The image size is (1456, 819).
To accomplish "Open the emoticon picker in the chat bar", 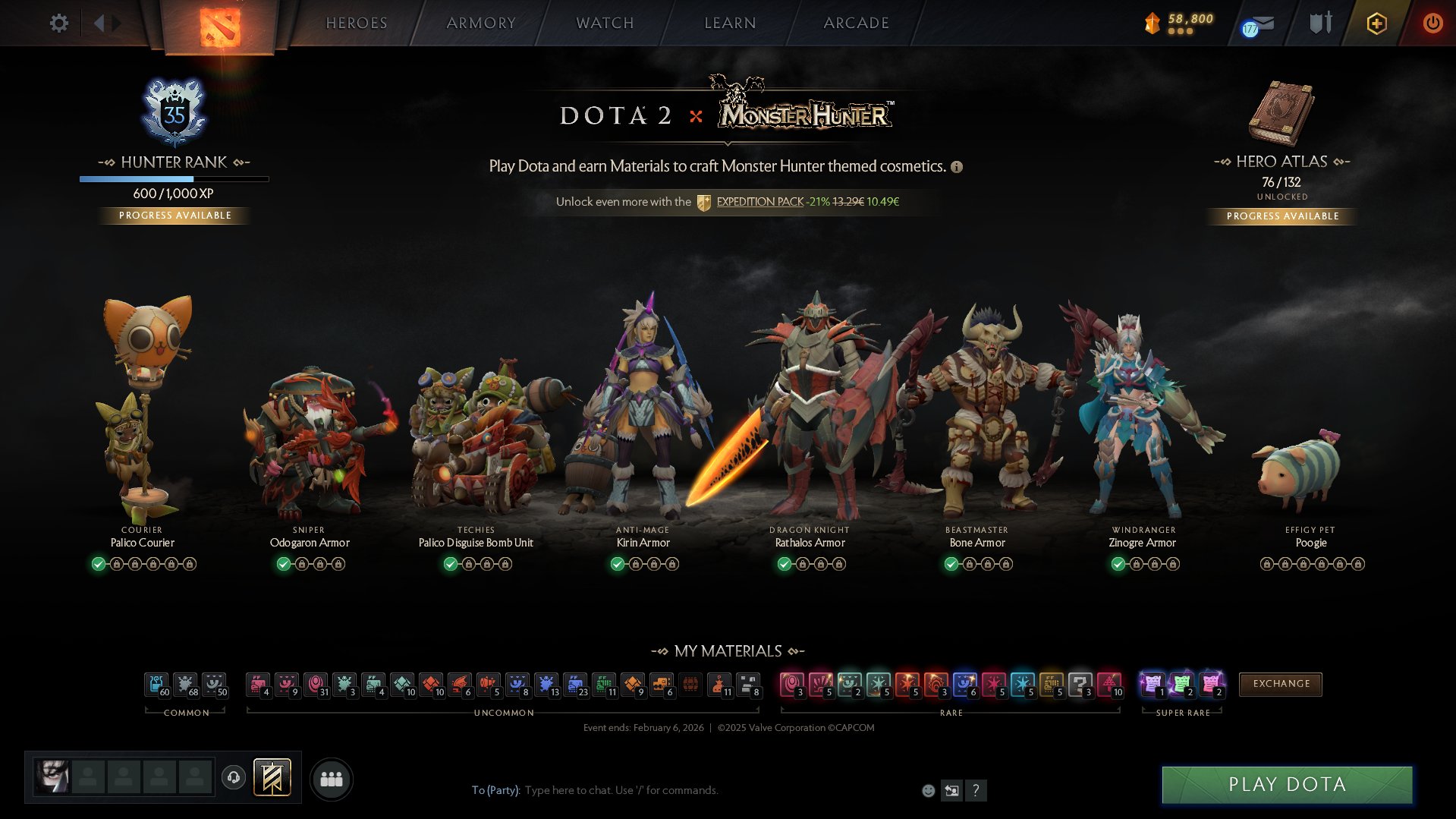I will tap(927, 790).
